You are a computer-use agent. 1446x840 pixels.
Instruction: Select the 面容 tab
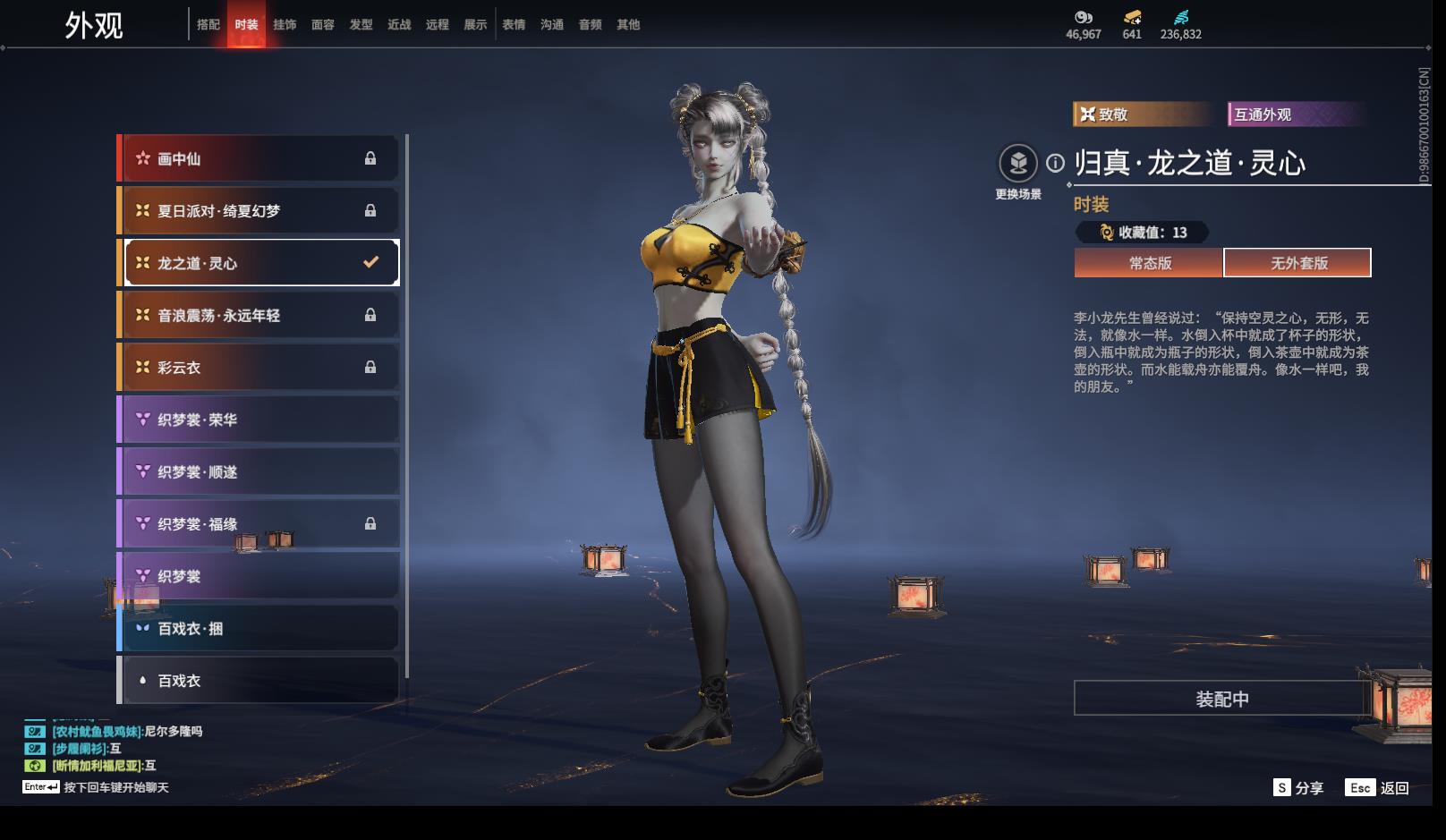click(x=323, y=25)
